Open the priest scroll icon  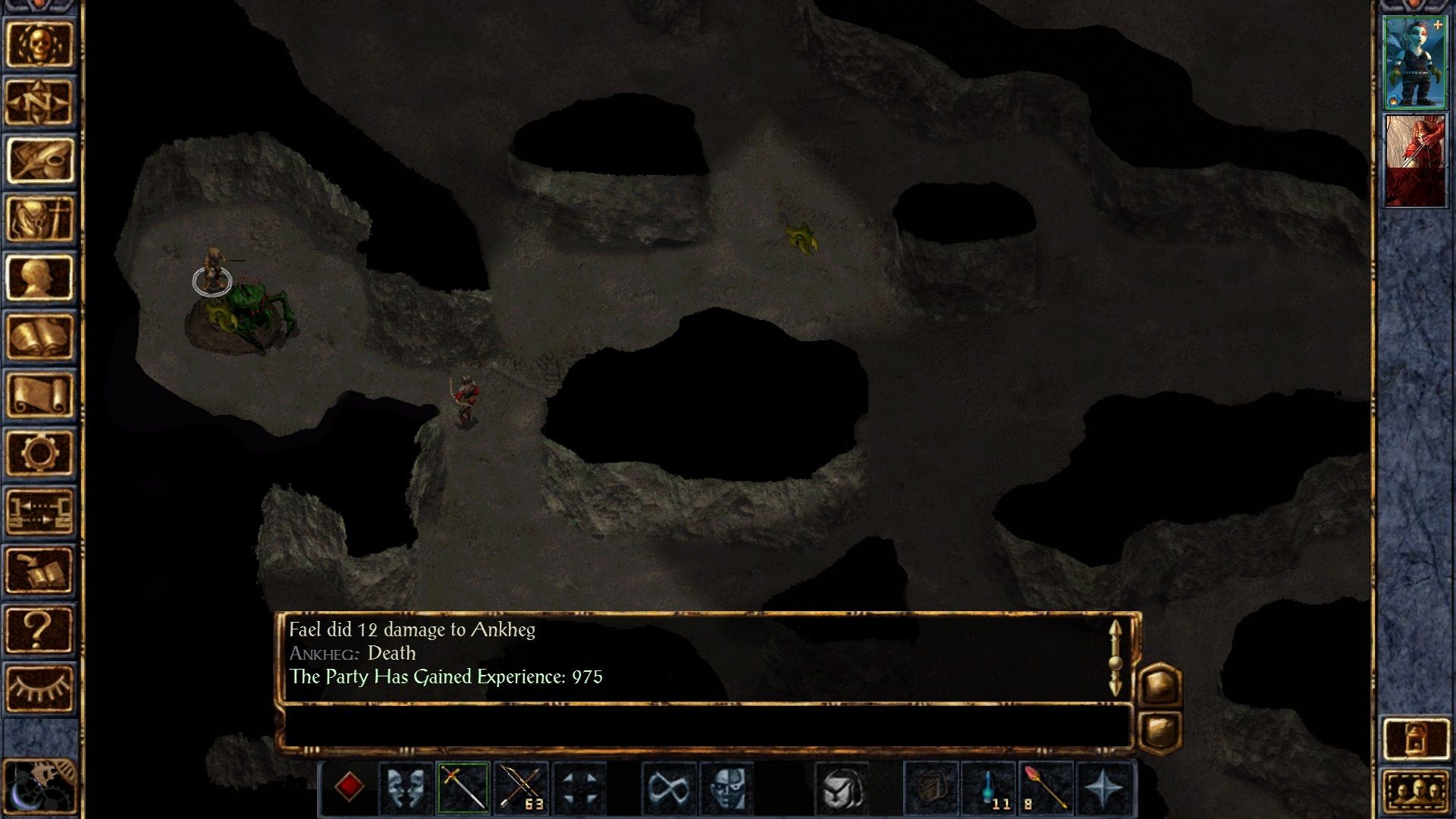39,394
